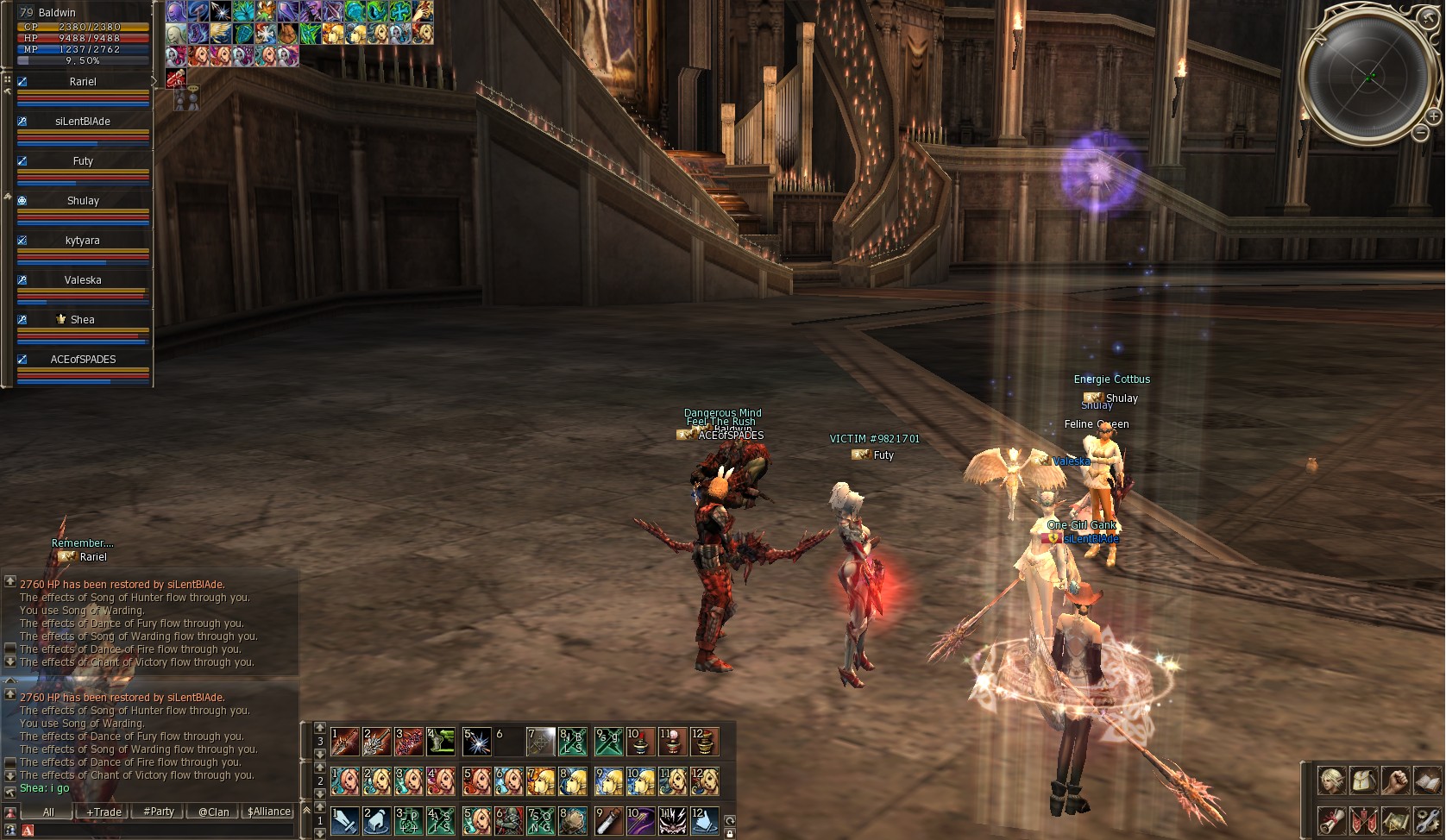Select party member Shulay in party list
1446x840 pixels.
click(x=83, y=201)
